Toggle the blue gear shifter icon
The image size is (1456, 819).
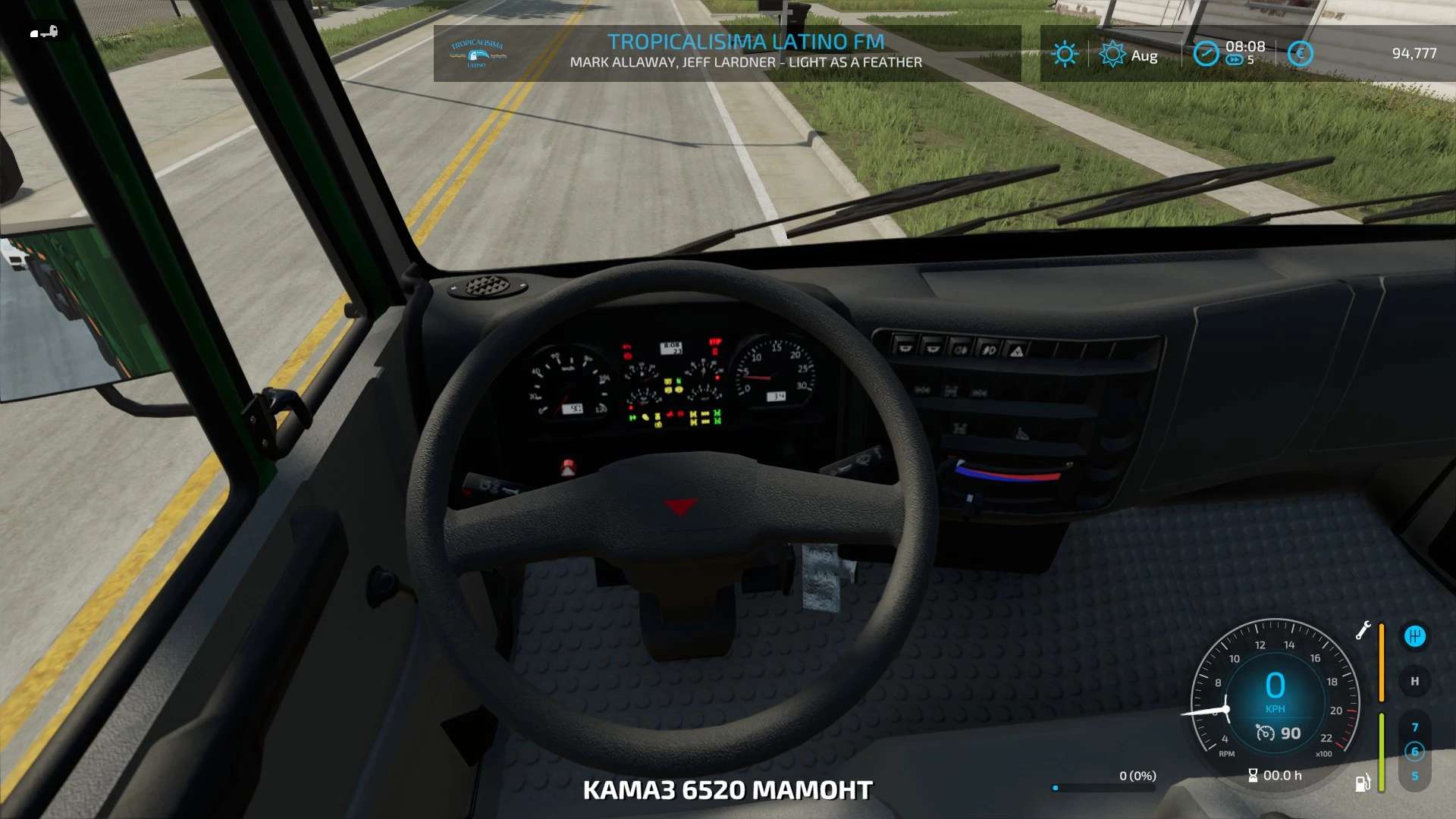[x=1414, y=636]
